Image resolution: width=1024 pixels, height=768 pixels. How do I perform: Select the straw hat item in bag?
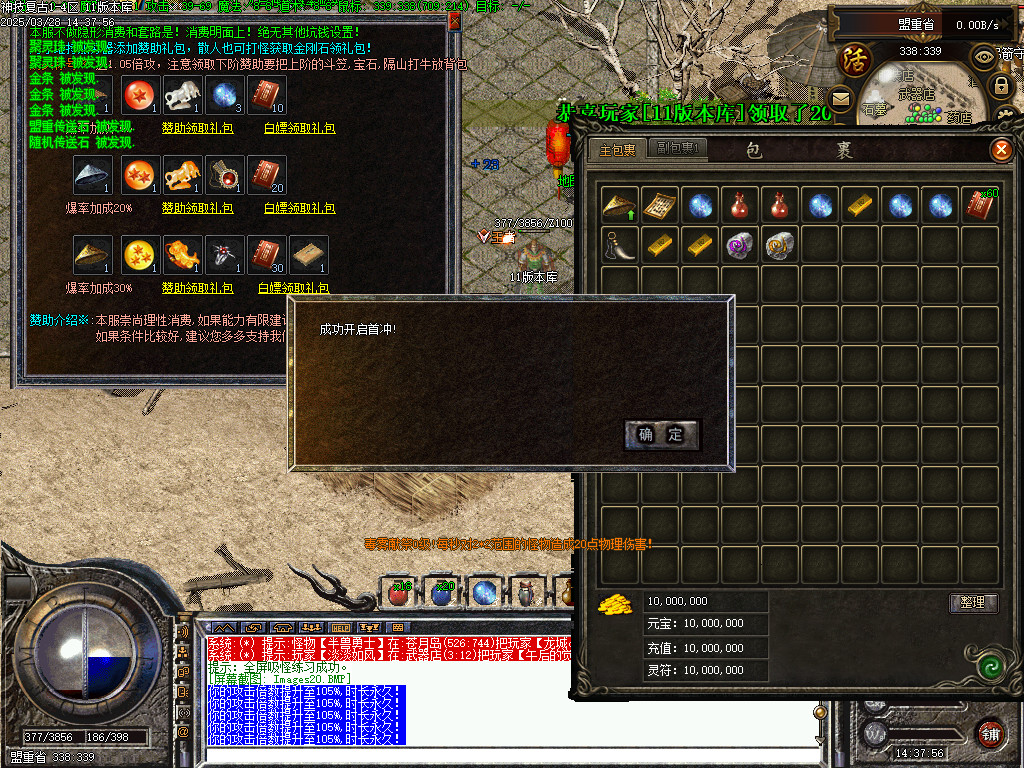click(620, 206)
